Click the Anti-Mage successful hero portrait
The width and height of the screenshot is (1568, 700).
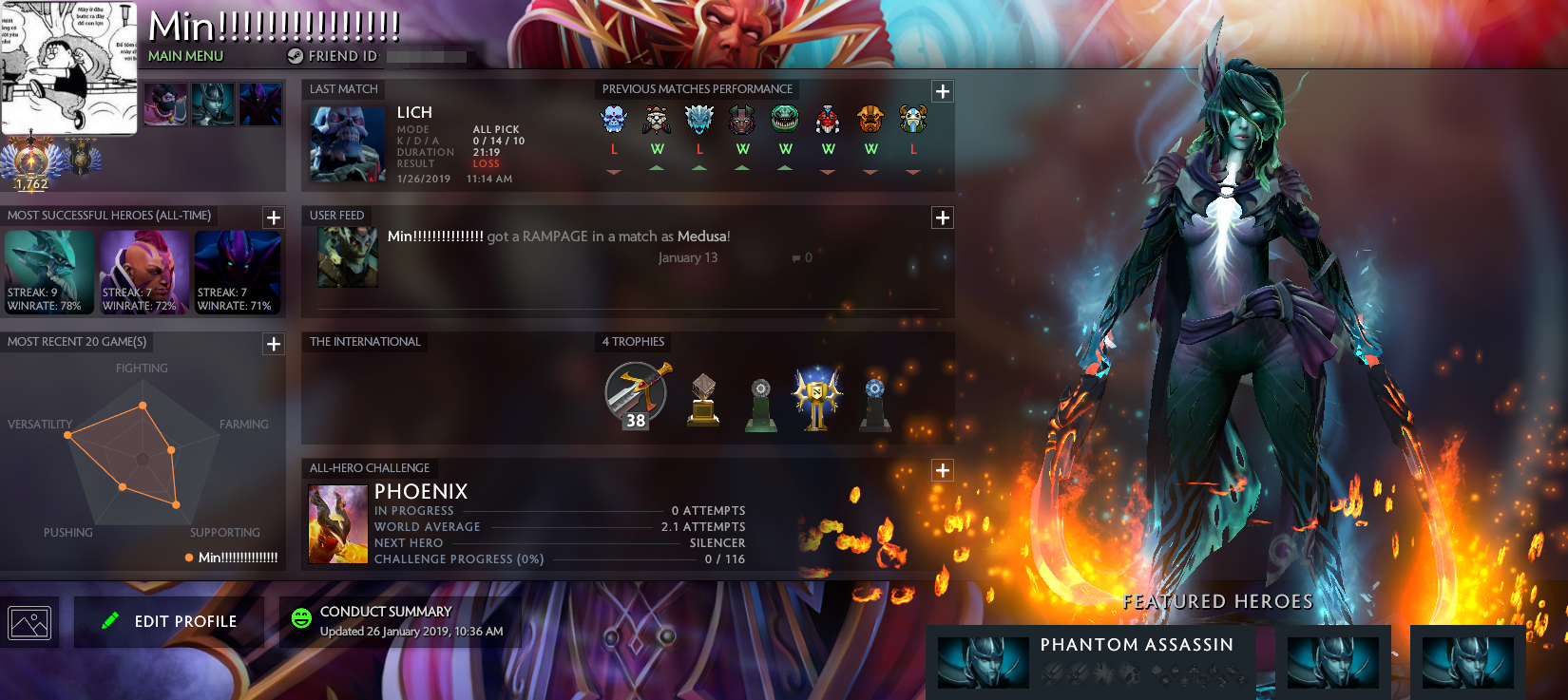point(143,271)
